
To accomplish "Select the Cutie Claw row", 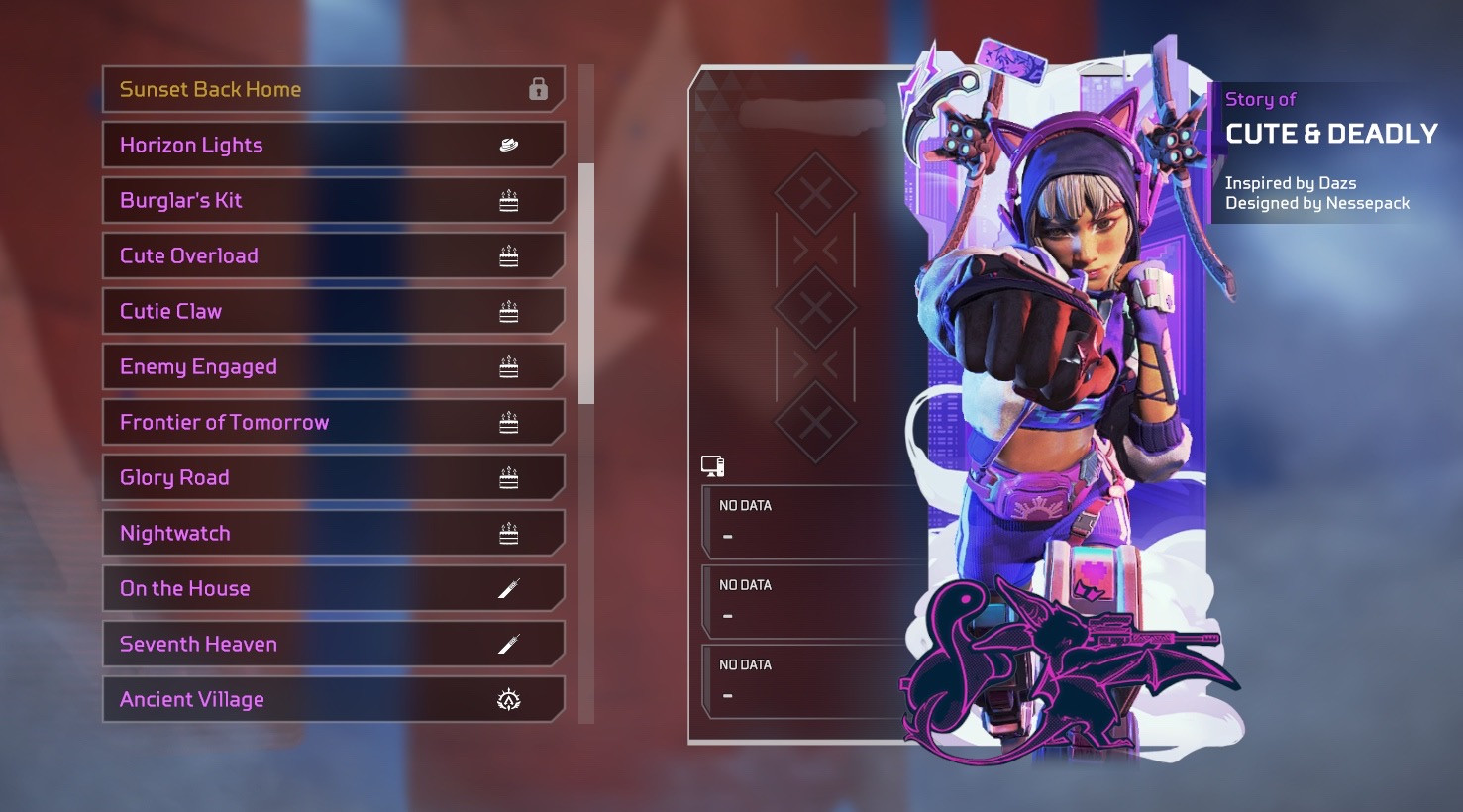I will [333, 311].
